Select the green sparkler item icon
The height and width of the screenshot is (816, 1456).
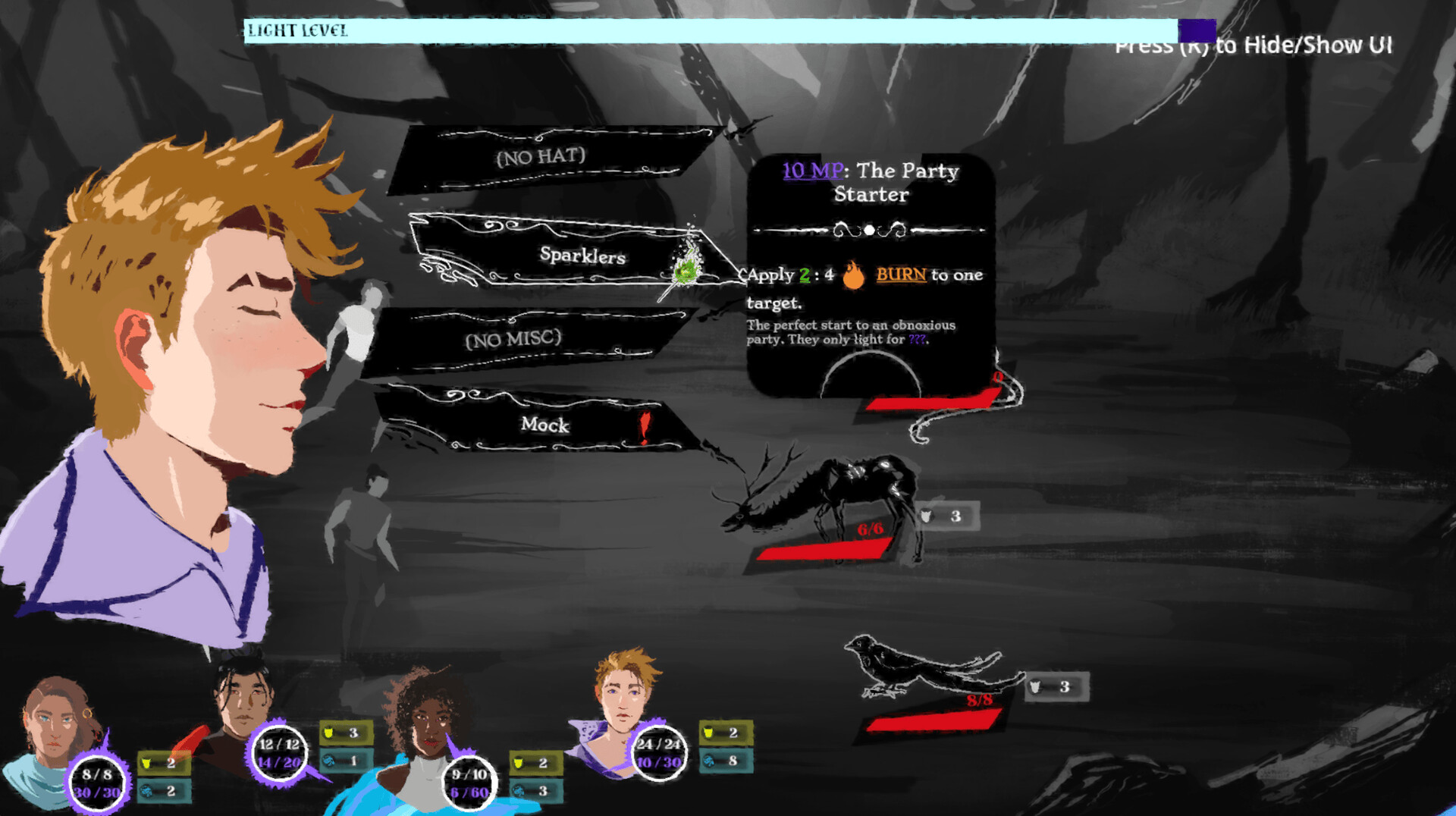click(685, 269)
